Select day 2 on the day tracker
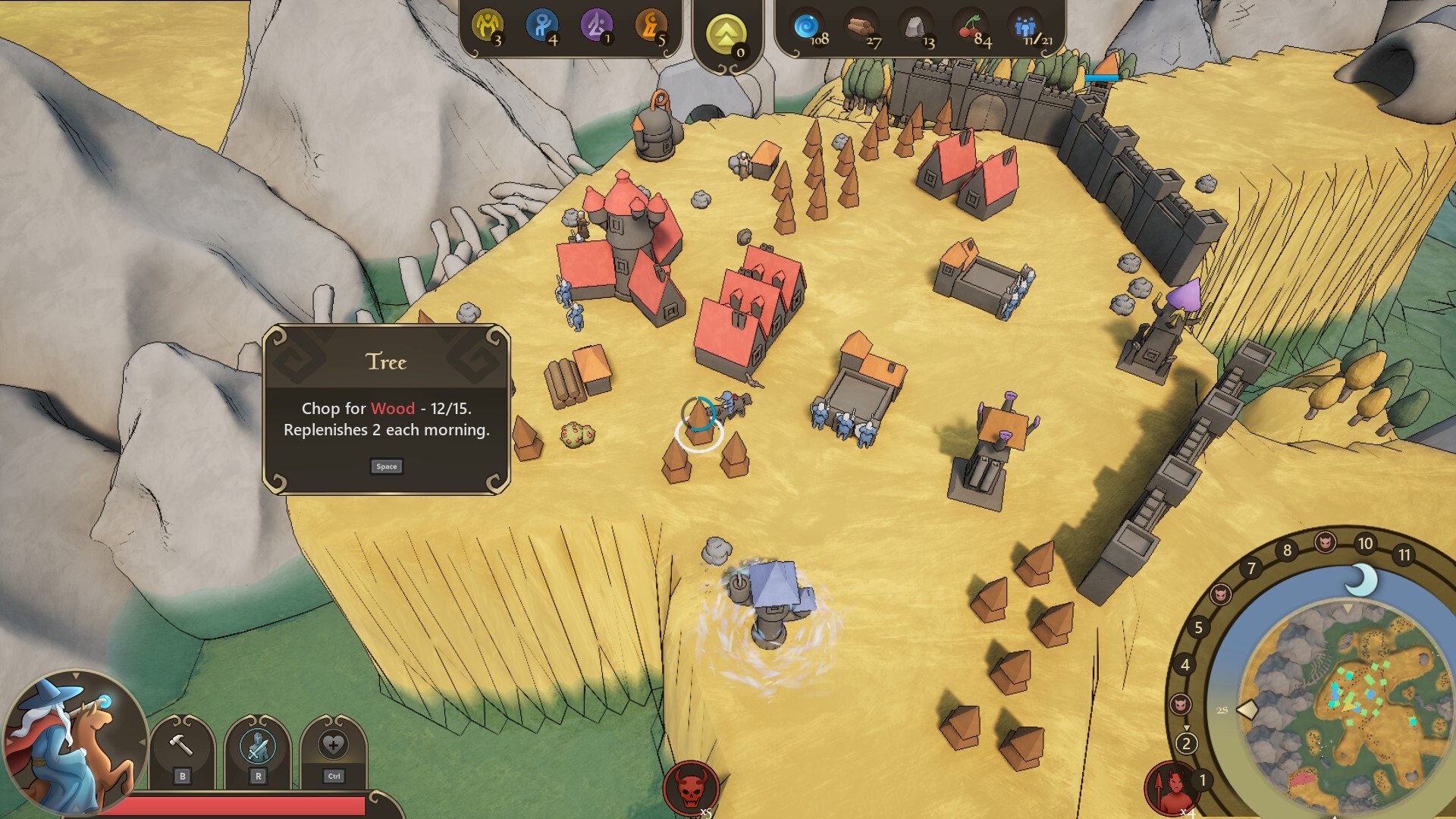Image resolution: width=1456 pixels, height=819 pixels. (x=1187, y=743)
